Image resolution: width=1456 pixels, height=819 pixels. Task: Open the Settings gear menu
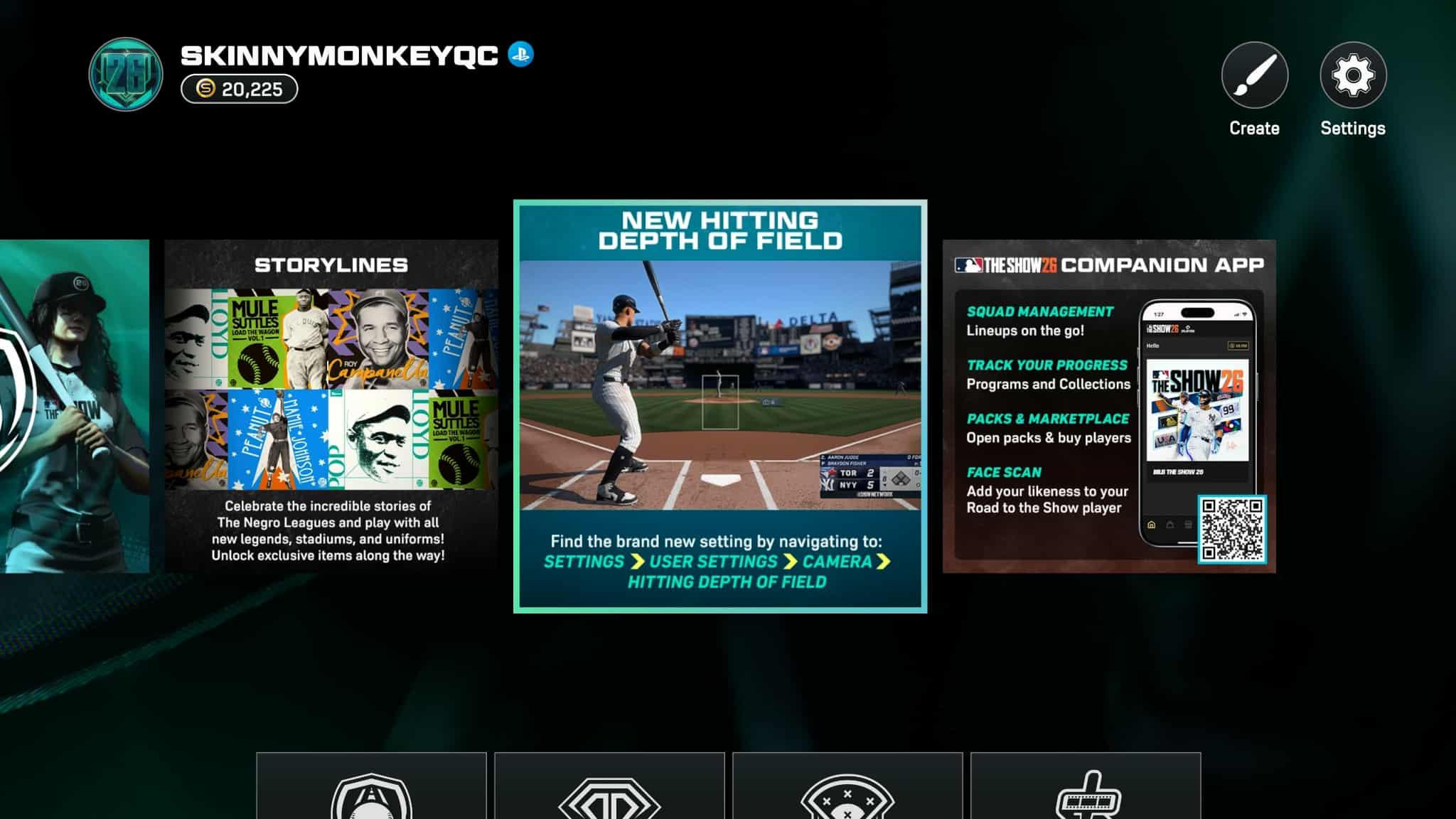pyautogui.click(x=1352, y=75)
